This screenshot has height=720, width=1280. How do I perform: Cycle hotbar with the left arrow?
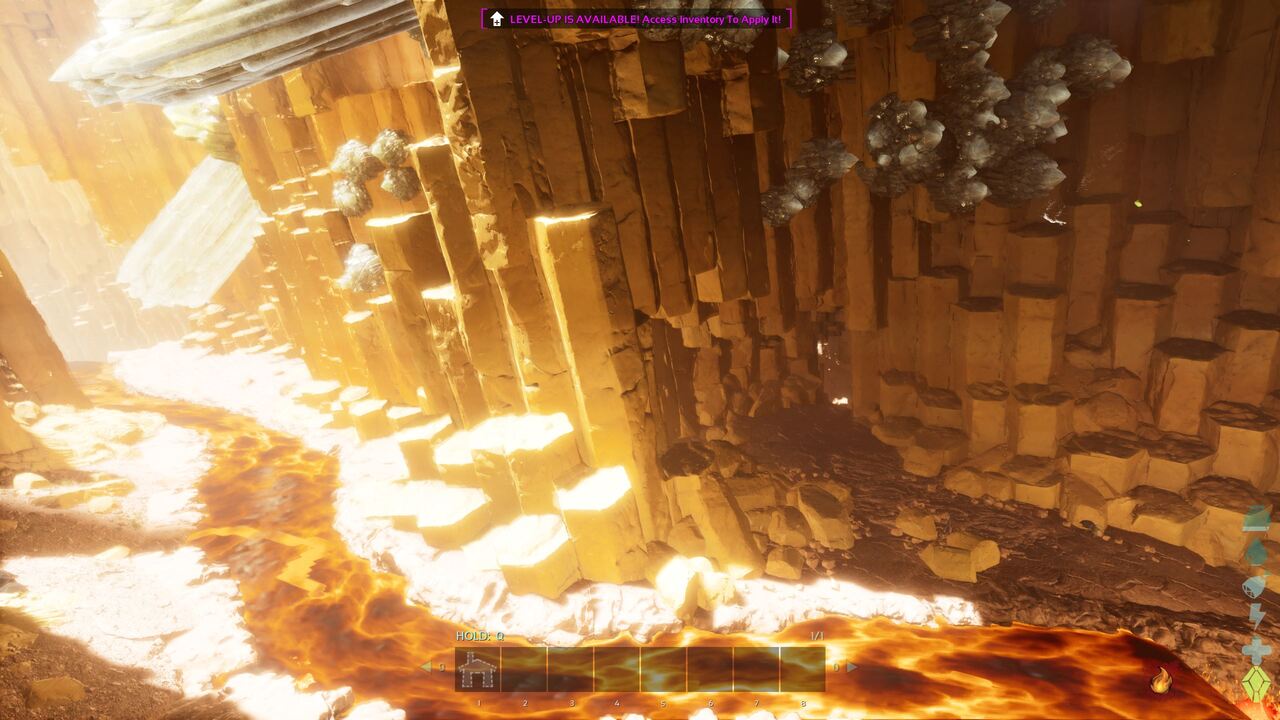(x=426, y=667)
